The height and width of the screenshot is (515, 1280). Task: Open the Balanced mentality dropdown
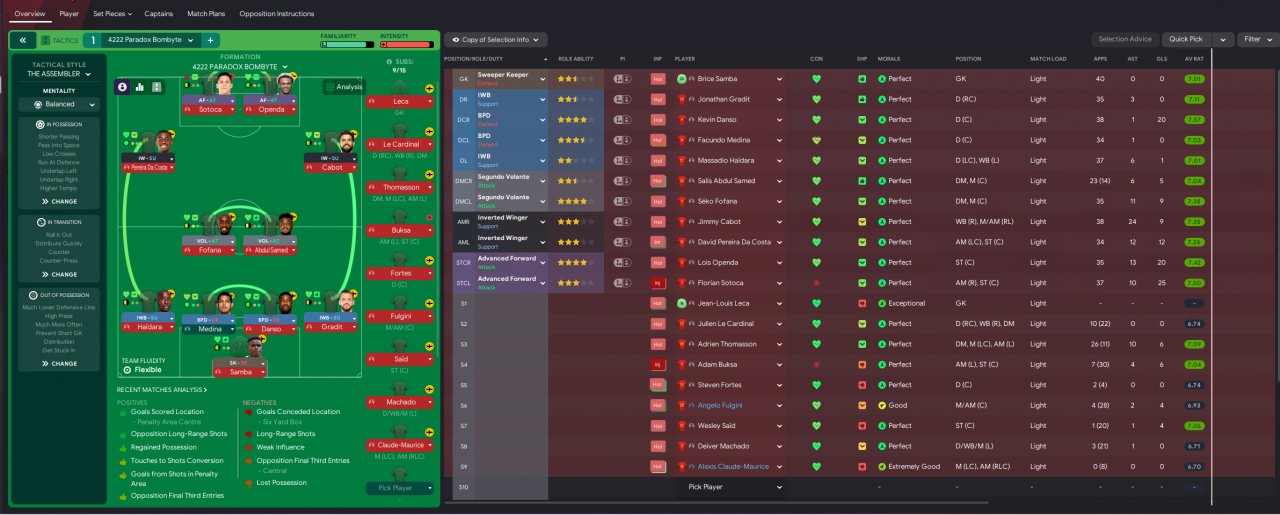[x=60, y=104]
